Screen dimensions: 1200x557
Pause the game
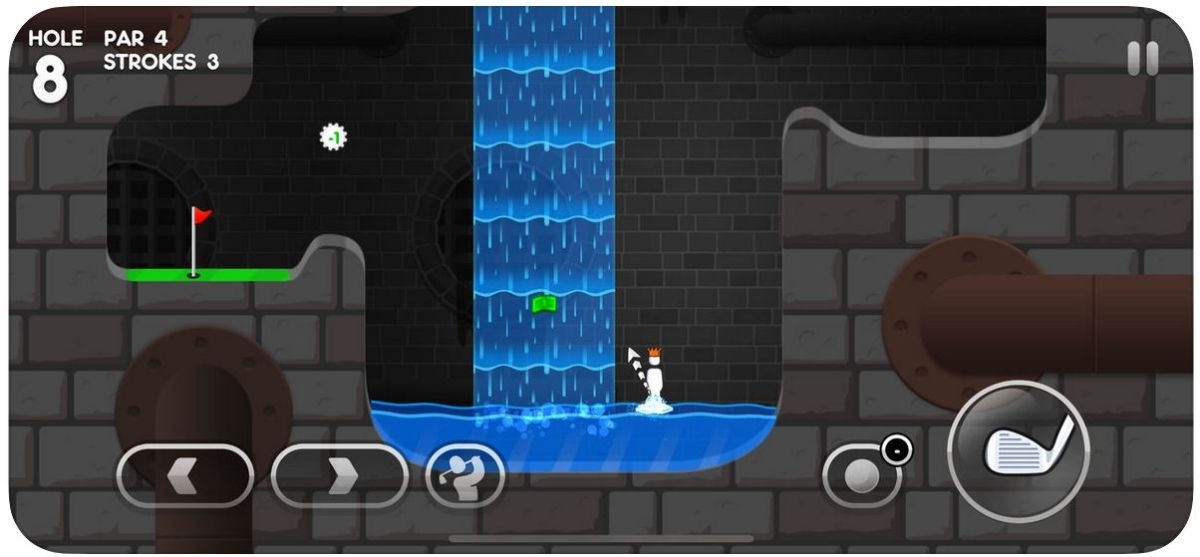[x=1142, y=59]
